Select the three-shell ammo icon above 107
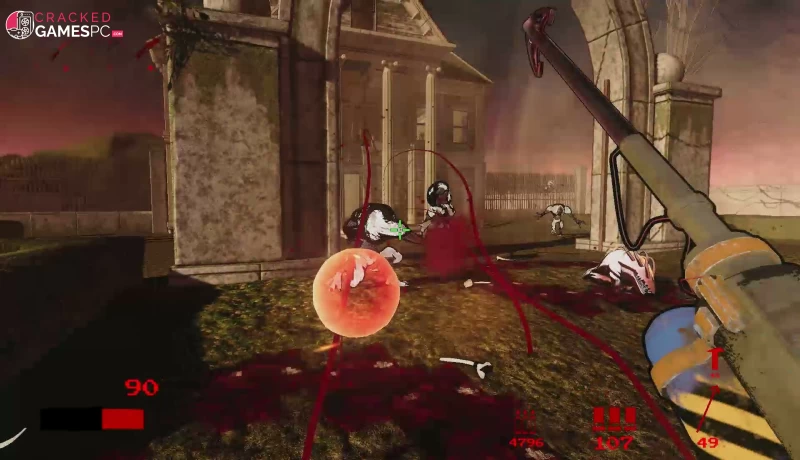This screenshot has width=800, height=460. [613, 418]
